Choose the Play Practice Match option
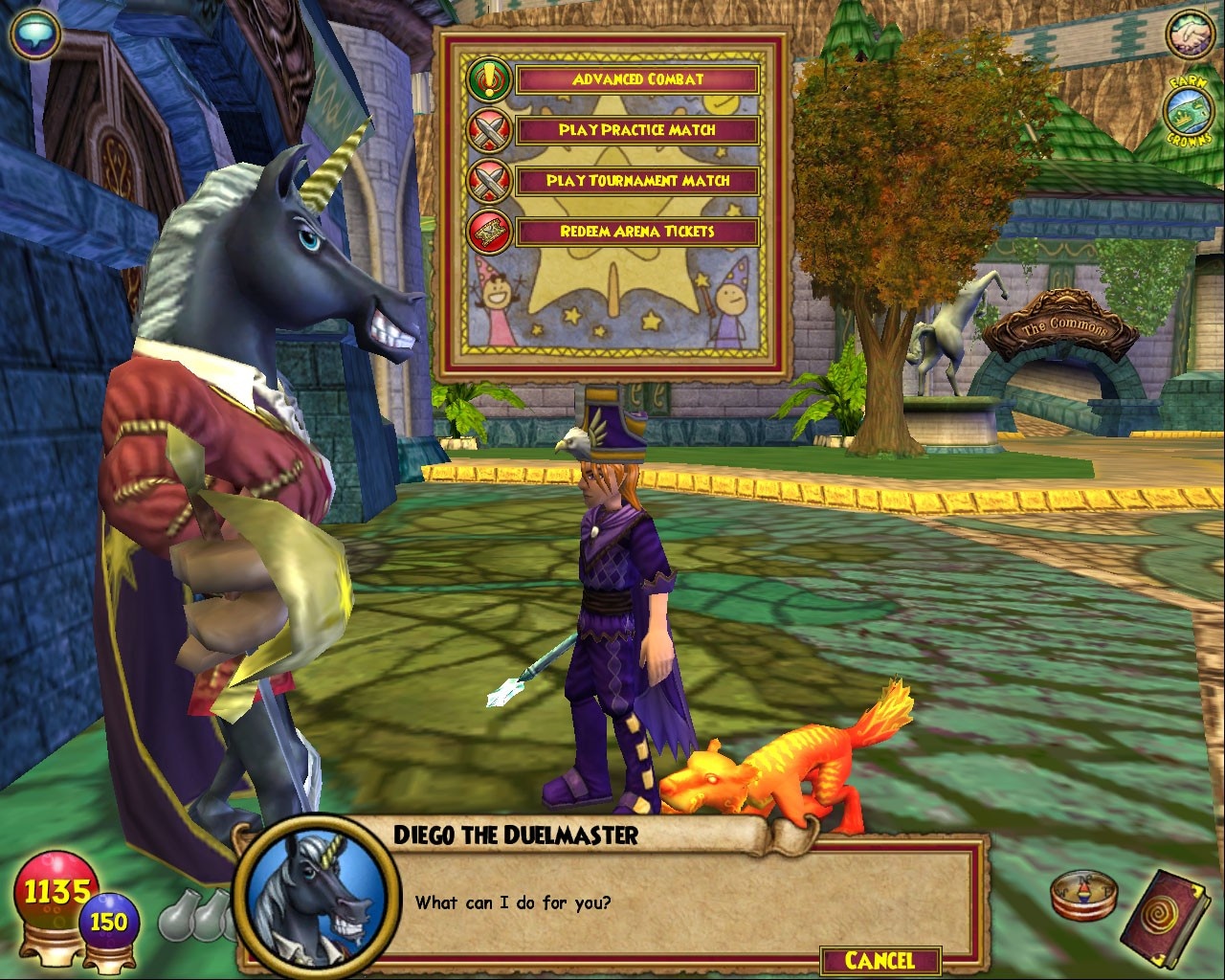The height and width of the screenshot is (980, 1225). (x=636, y=130)
